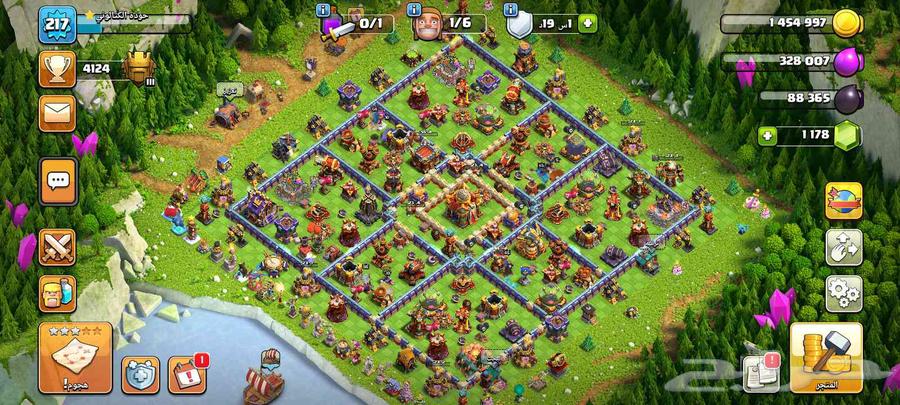Open the chat speech bubble panel
Image resolution: width=900 pixels, height=405 pixels.
[57, 180]
